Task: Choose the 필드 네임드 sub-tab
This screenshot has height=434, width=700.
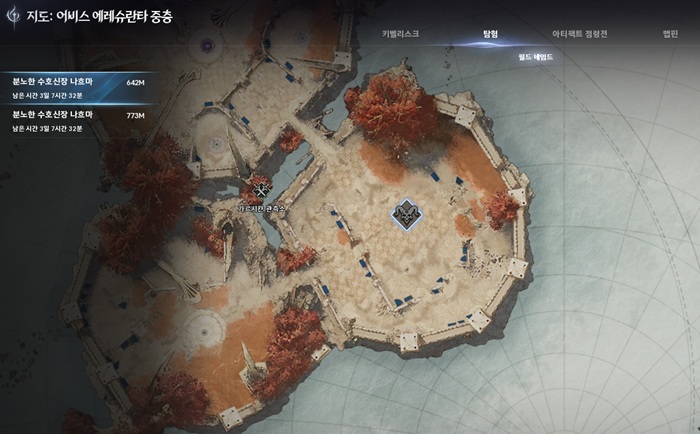Action: pos(536,58)
